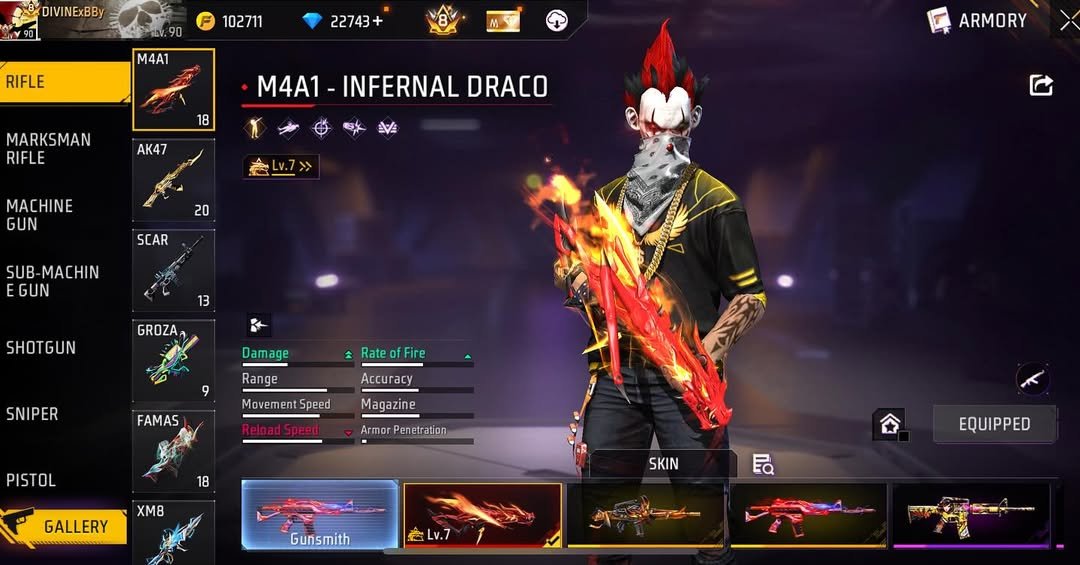Open the Gunsmith skin option

point(320,514)
